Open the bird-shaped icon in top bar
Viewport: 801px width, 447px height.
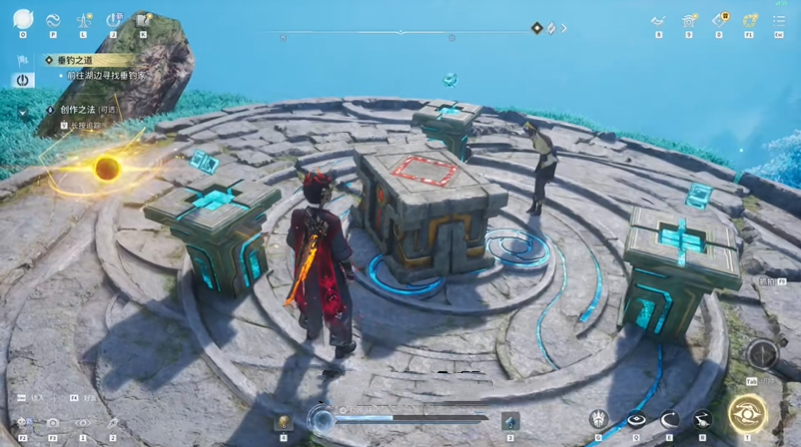pos(658,19)
